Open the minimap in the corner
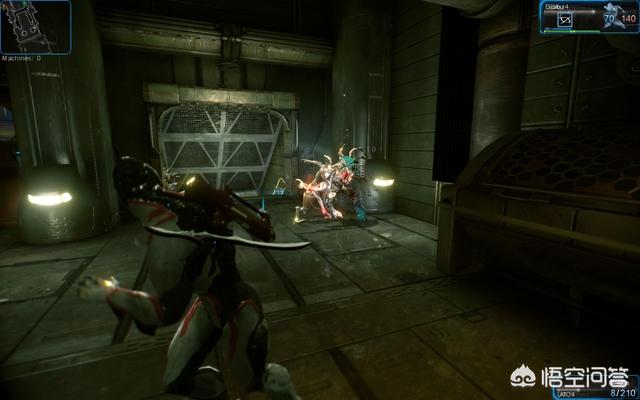The image size is (640, 400). tap(36, 26)
